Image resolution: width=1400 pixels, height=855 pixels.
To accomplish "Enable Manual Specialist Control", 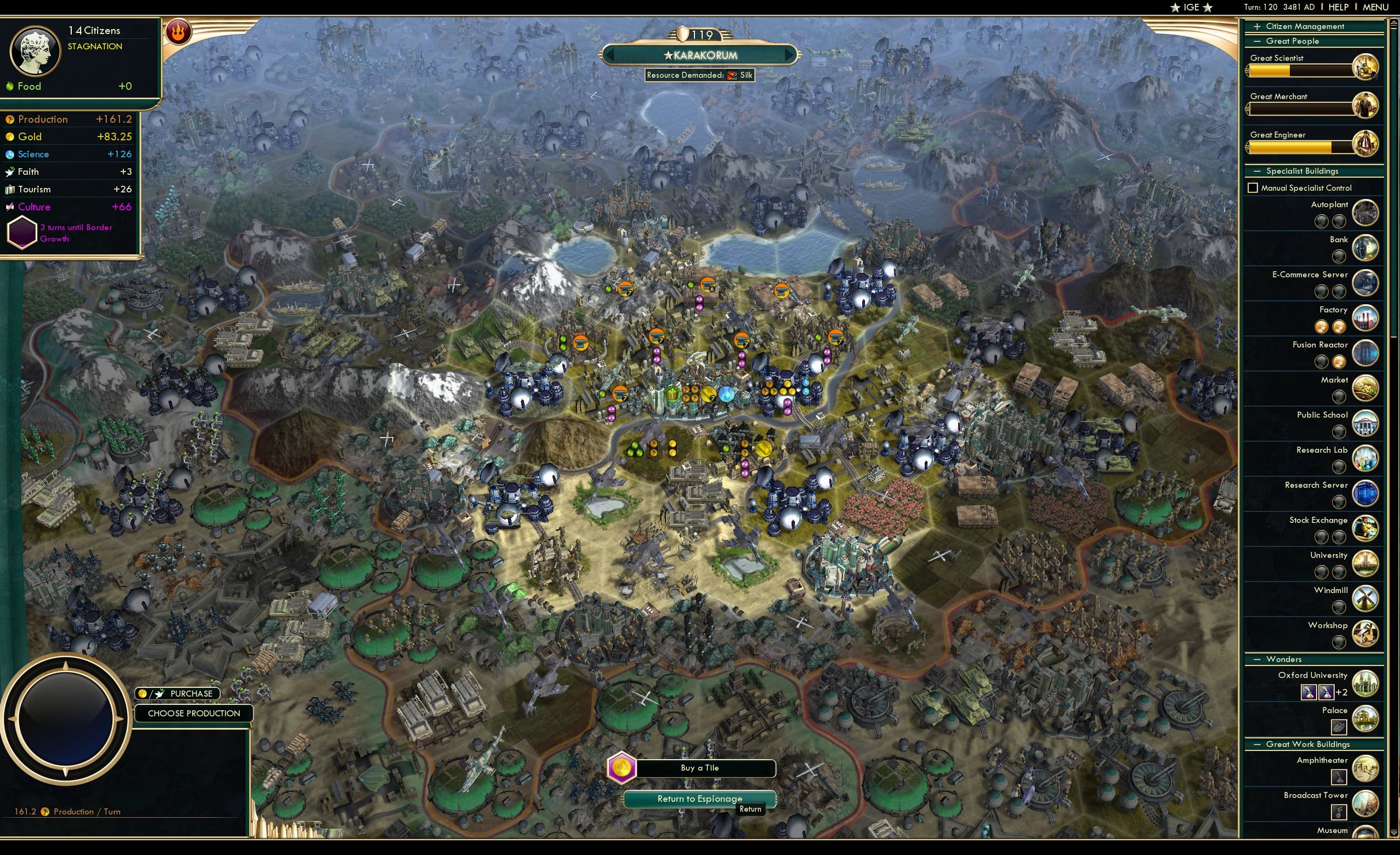I will 1254,187.
